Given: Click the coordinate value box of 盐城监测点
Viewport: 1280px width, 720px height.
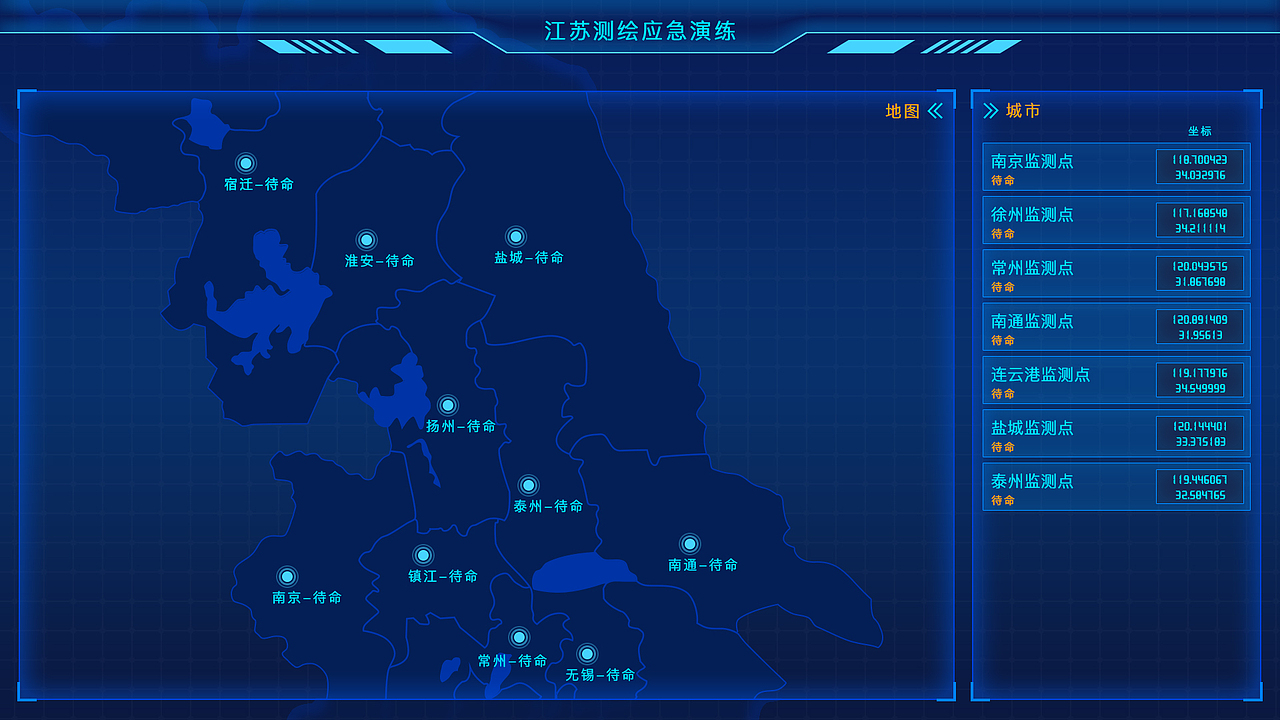Looking at the screenshot, I should [x=1201, y=433].
